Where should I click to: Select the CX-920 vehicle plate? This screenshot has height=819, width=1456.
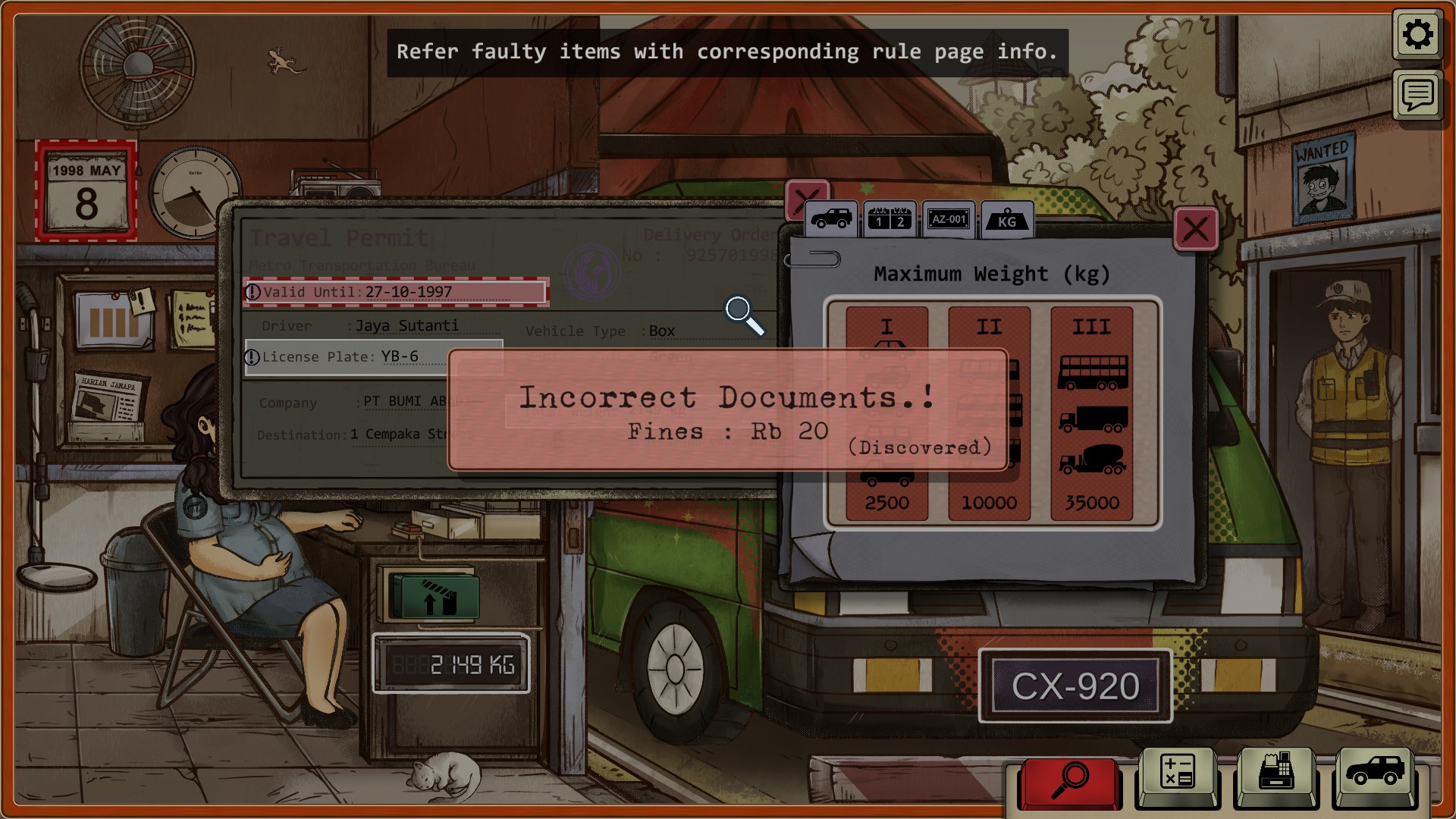coord(1075,687)
